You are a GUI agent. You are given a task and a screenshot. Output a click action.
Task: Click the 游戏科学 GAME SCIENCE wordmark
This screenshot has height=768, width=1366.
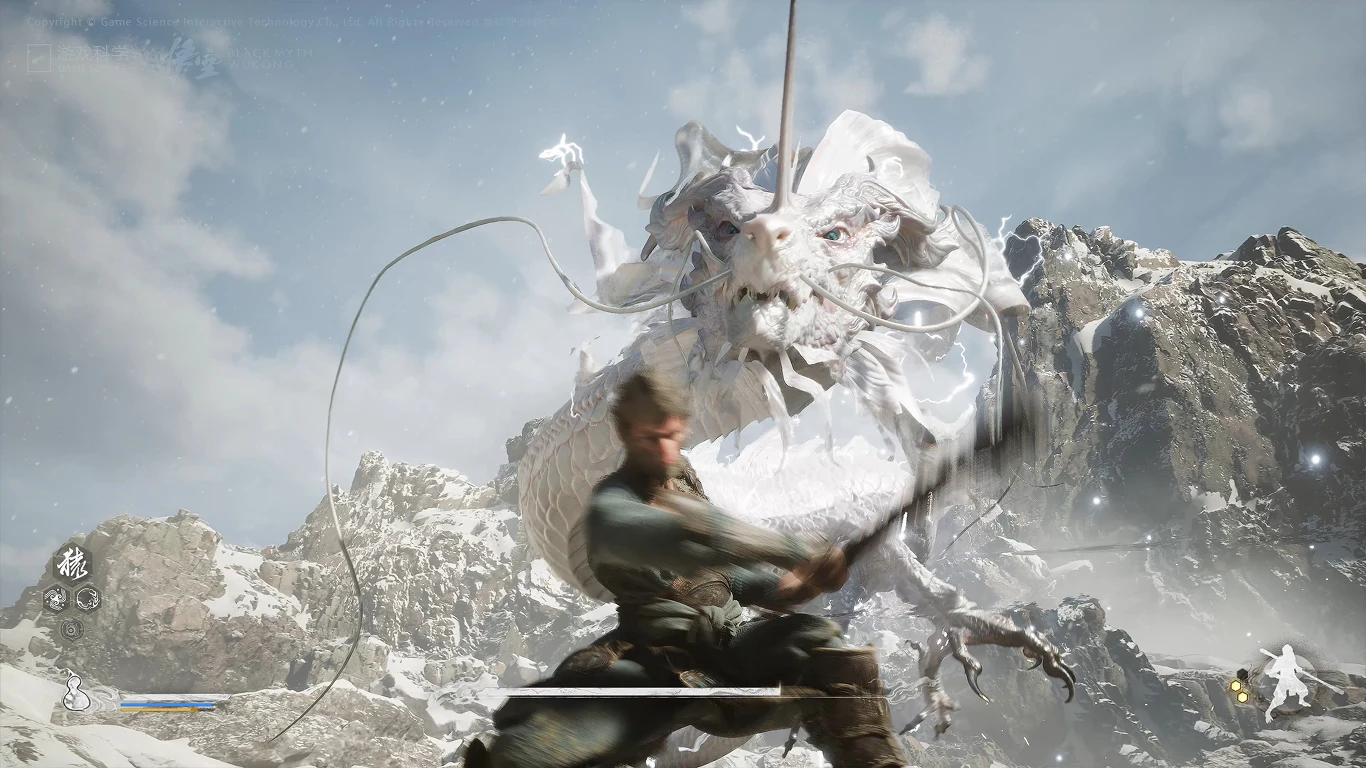pos(92,54)
